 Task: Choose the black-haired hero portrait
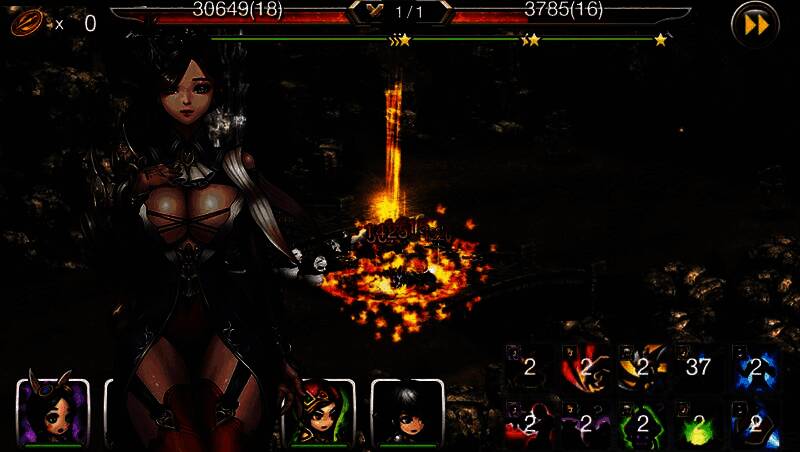click(407, 413)
